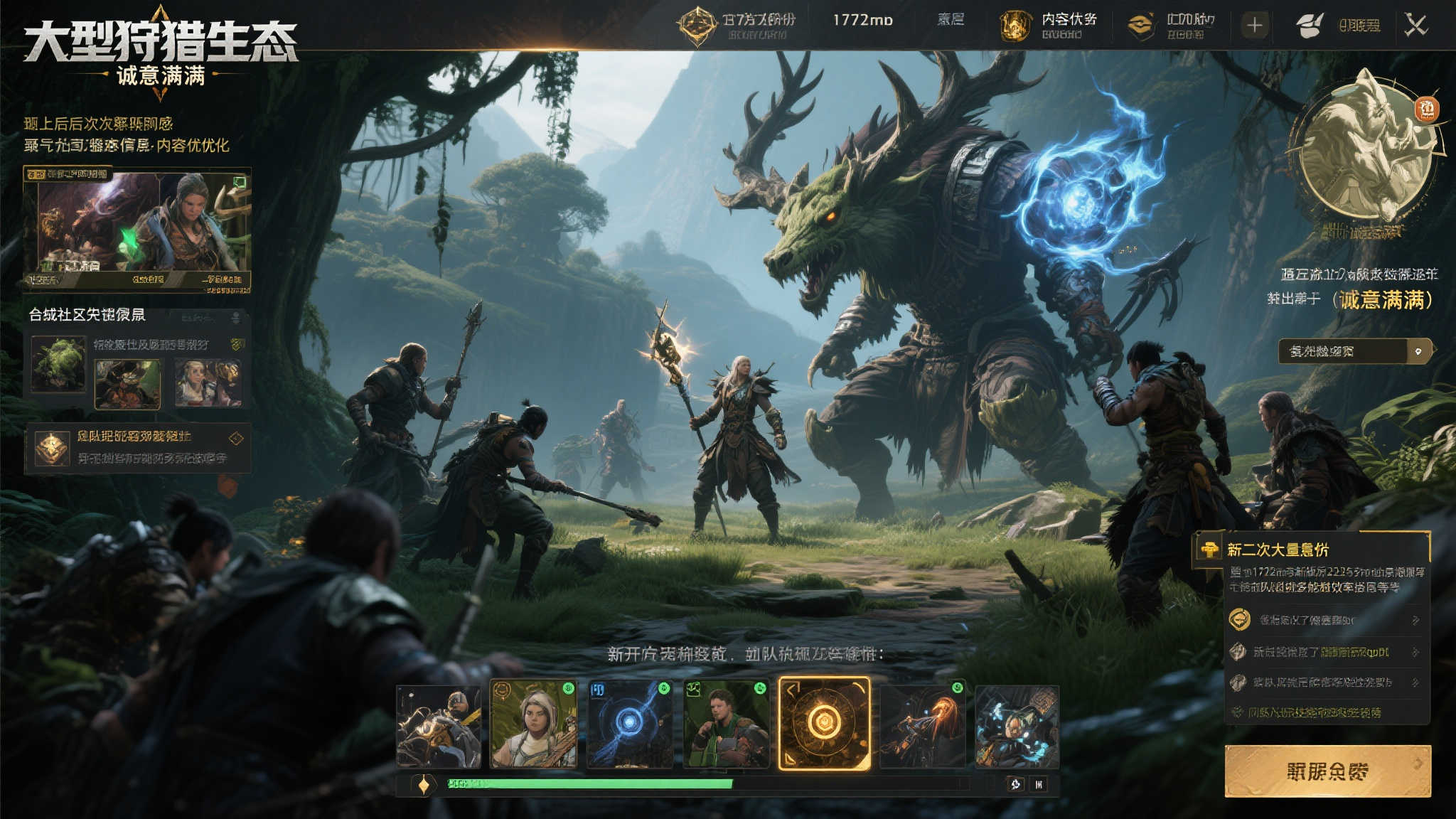Click the gold diamond emblem in the top bar
Viewport: 1456px width, 819px height.
[697, 26]
